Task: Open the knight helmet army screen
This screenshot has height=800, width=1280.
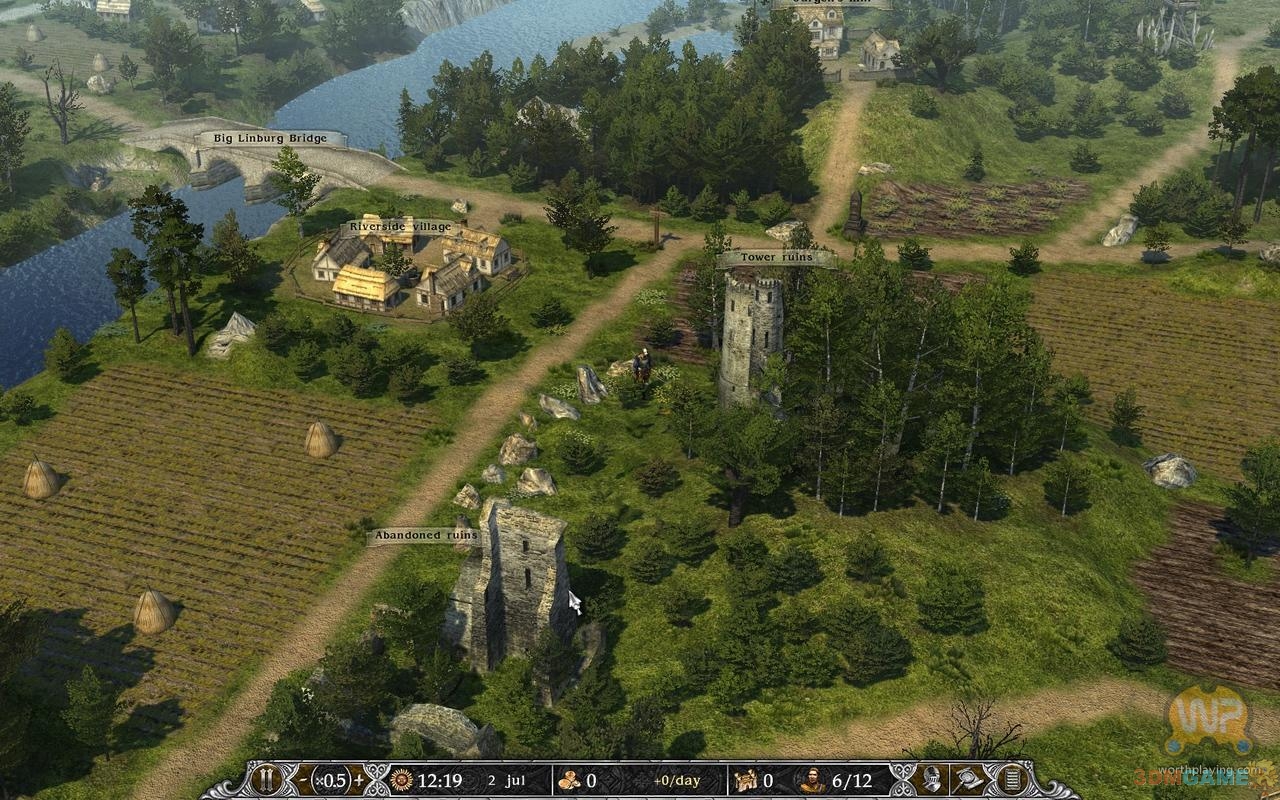Action: pyautogui.click(x=931, y=780)
